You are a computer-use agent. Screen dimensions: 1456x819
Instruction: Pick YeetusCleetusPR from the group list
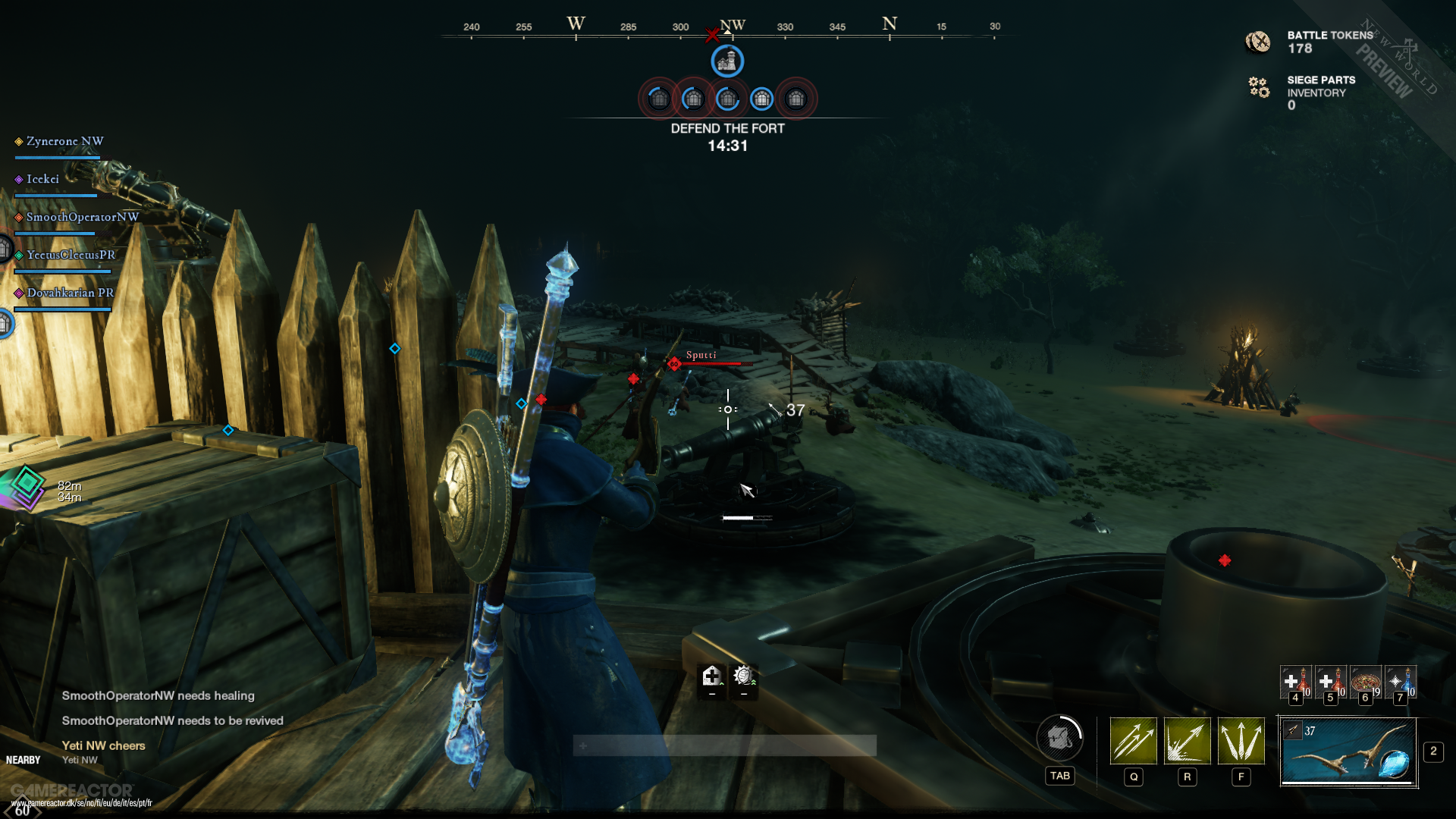coord(71,256)
